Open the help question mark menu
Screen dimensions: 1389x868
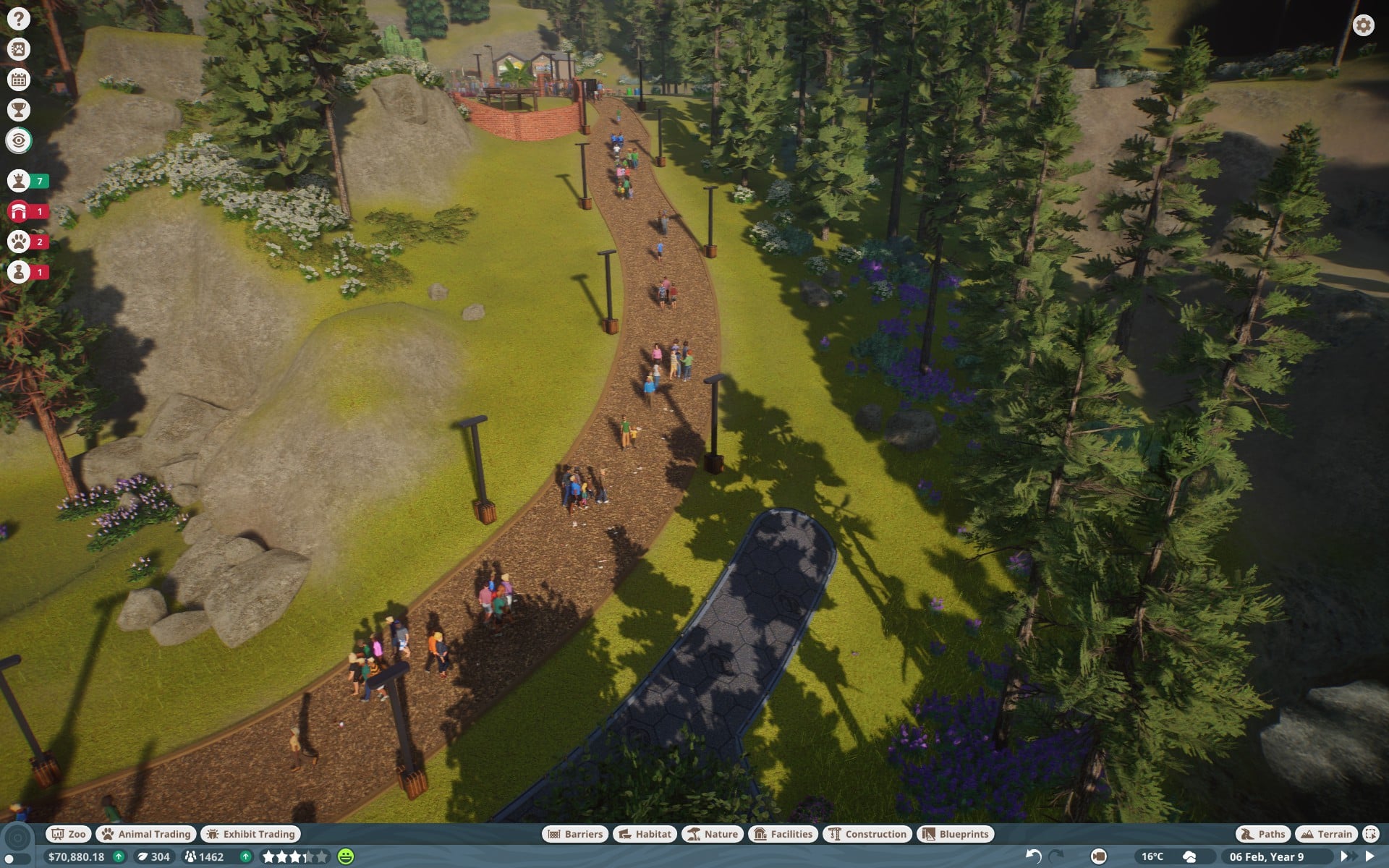[x=19, y=19]
